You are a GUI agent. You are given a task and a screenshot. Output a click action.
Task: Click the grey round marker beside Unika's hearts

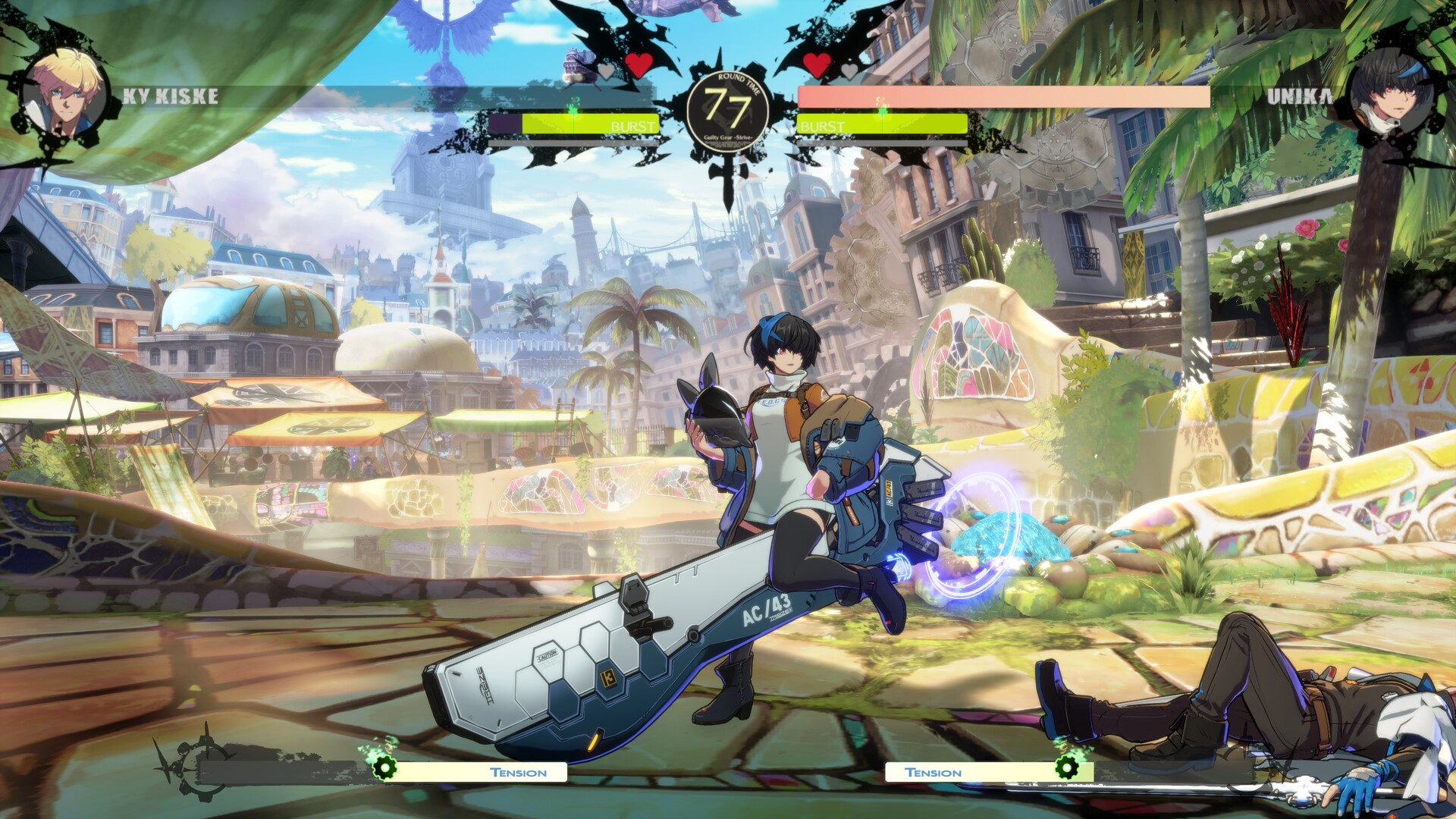848,70
